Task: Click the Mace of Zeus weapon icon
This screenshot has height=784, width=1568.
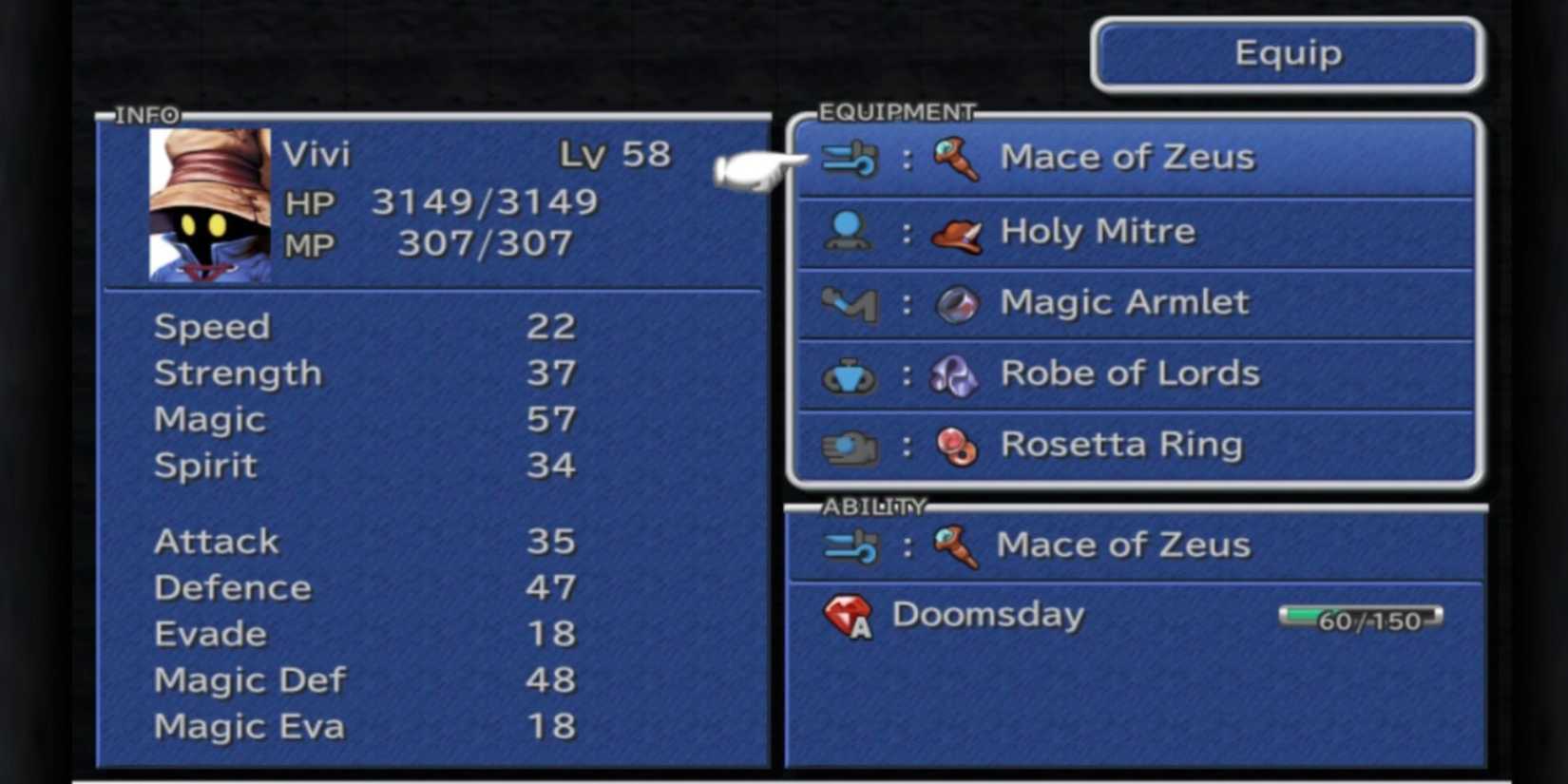Action: click(x=956, y=160)
